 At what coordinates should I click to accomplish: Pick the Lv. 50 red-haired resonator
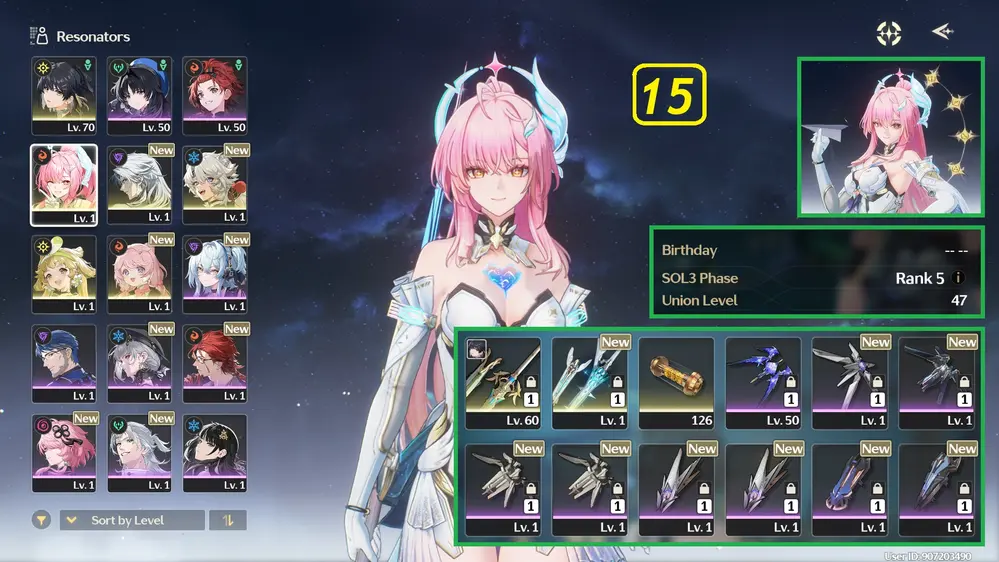[x=214, y=95]
